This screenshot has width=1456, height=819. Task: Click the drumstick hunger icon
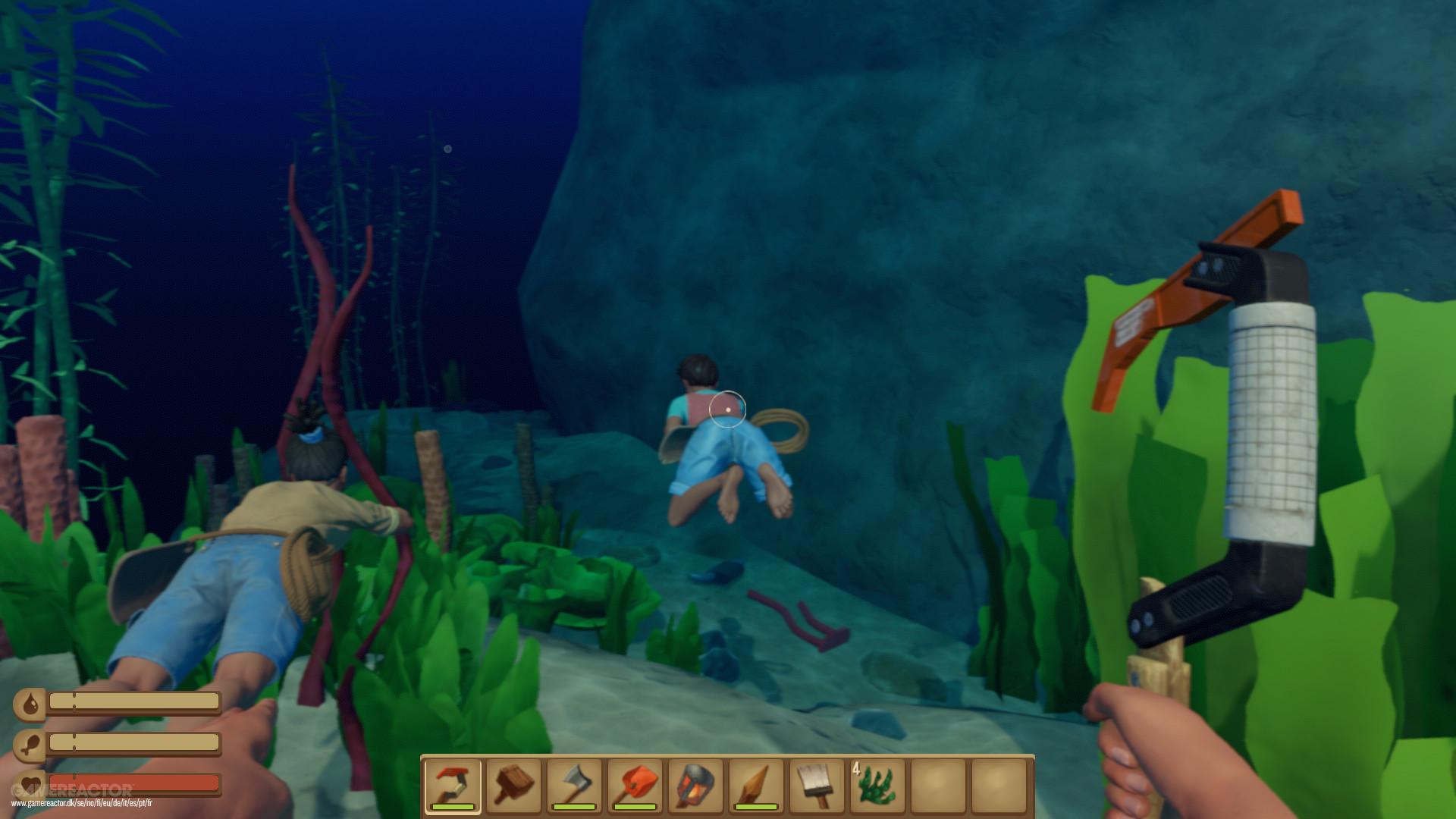coord(29,745)
